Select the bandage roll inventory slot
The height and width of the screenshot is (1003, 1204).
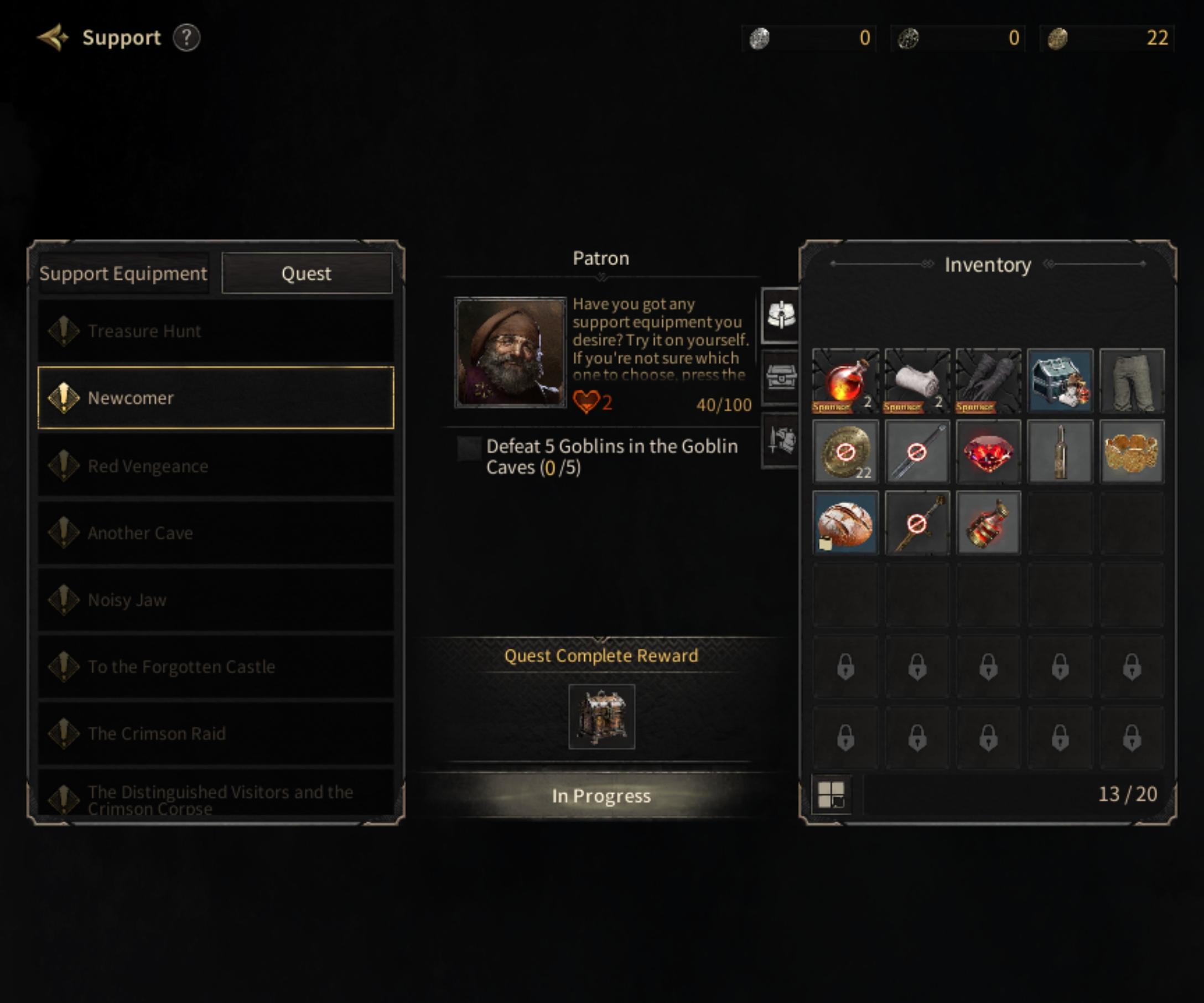point(917,381)
